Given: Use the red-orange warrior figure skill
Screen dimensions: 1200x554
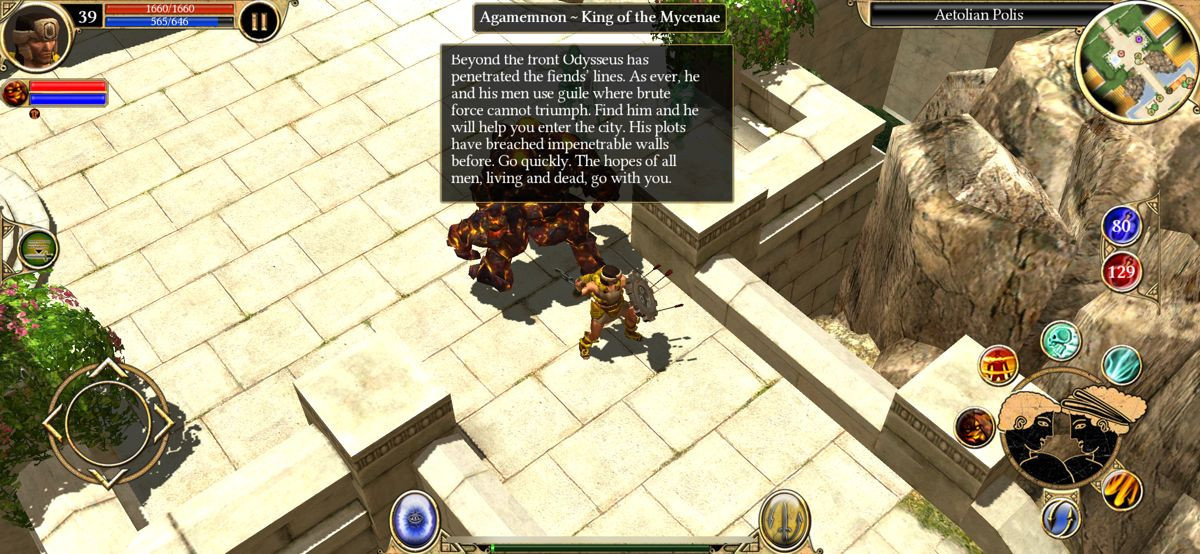Looking at the screenshot, I should click(998, 366).
